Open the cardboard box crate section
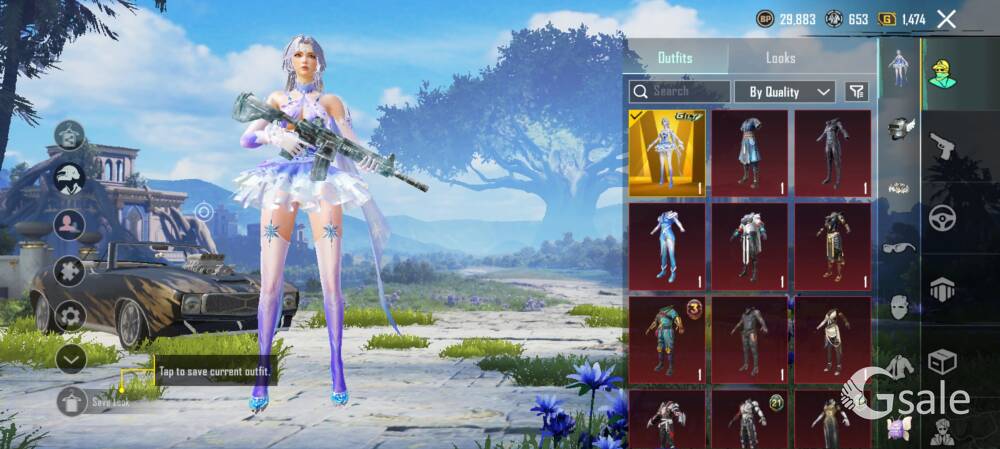Image resolution: width=1000 pixels, height=449 pixels. point(942,359)
